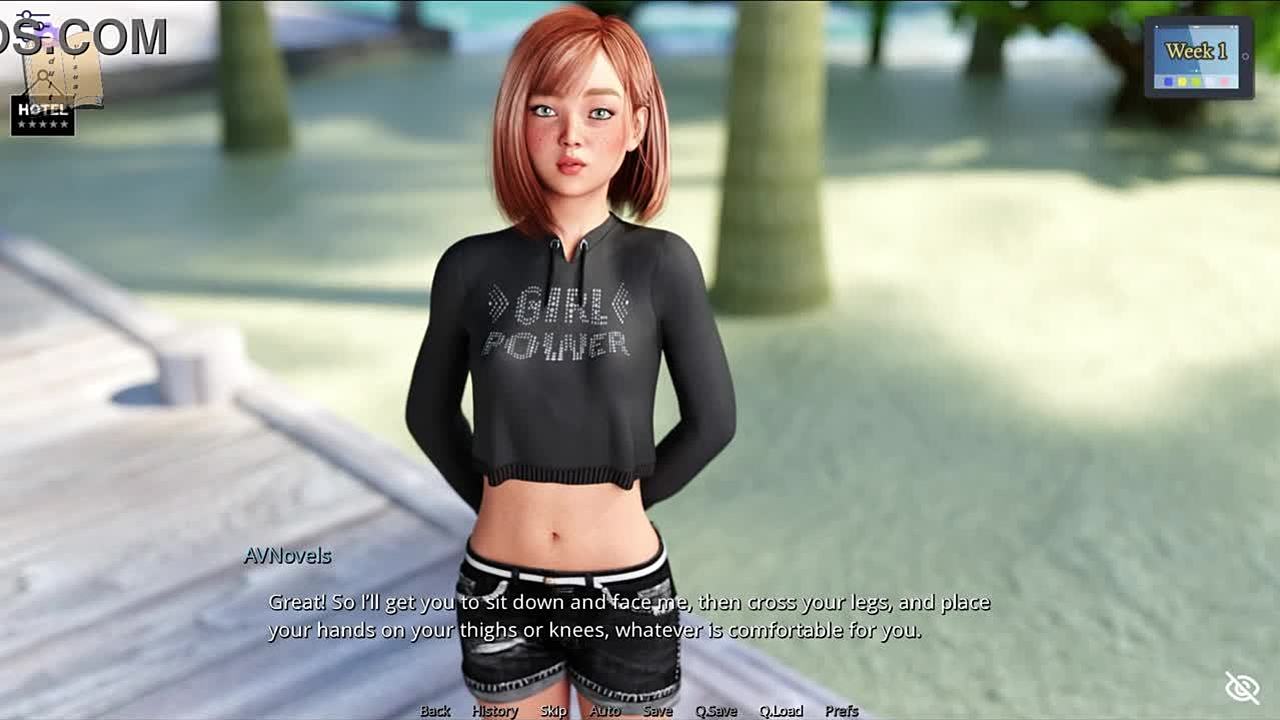Hide the interface with the crossed-eye icon
The height and width of the screenshot is (720, 1280).
(x=1242, y=688)
